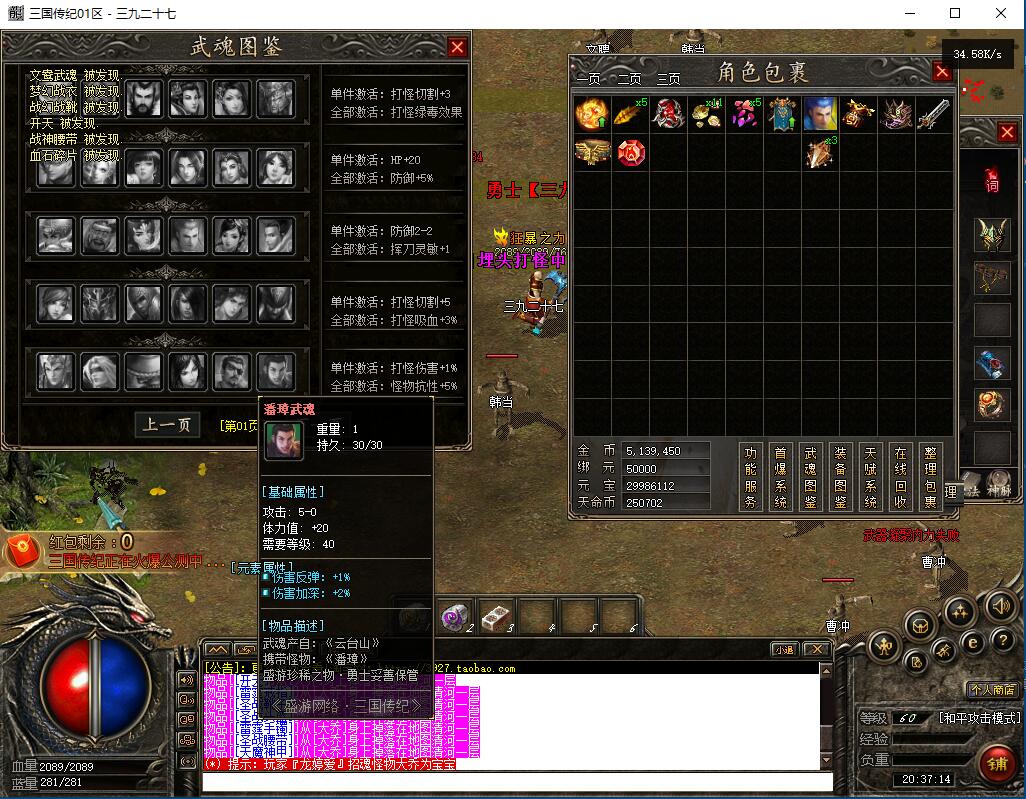Close the 角色包裹 inventory window

941,71
